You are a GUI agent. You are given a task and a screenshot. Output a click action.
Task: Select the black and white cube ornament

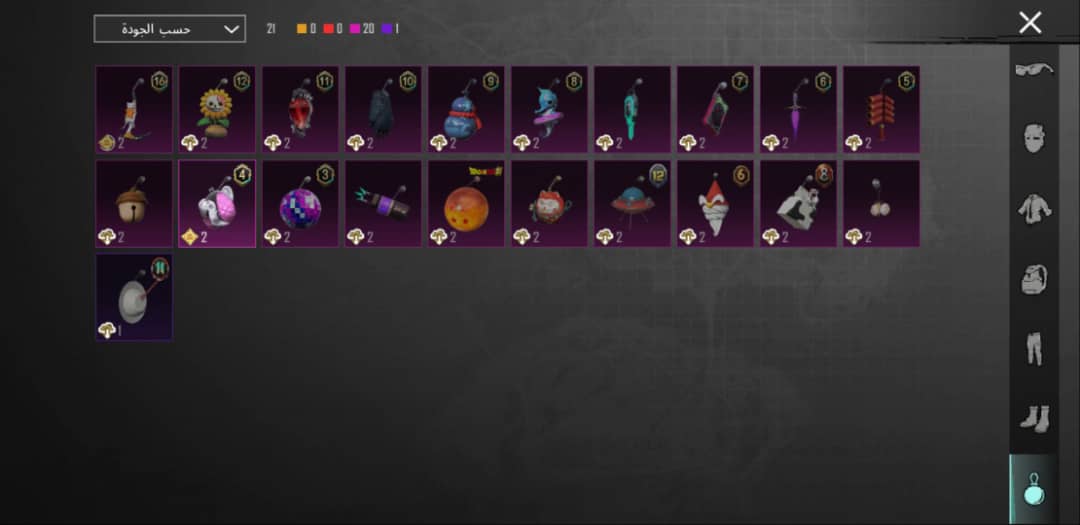pos(798,204)
